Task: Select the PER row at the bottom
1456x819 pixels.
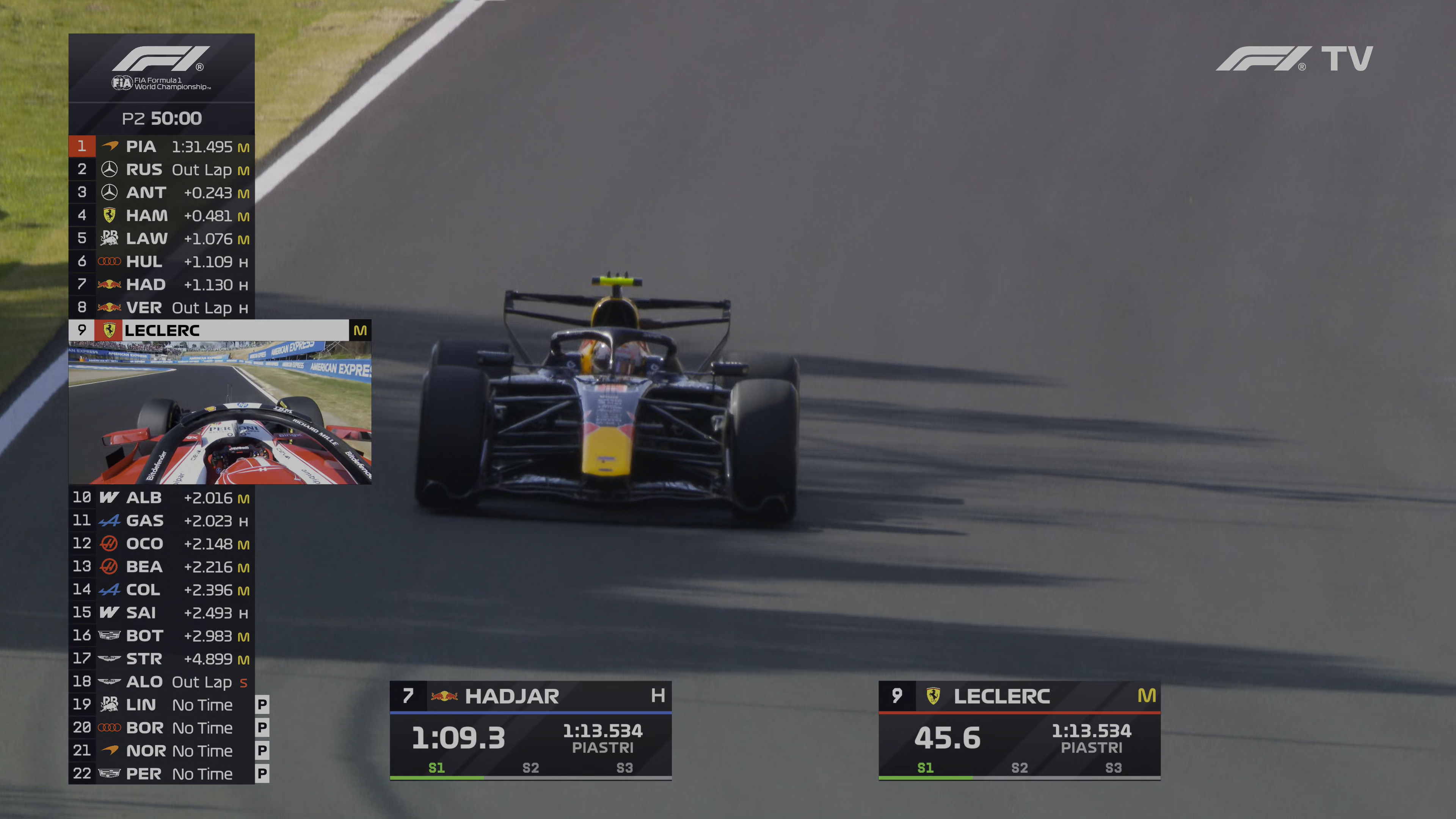Action: (x=161, y=774)
